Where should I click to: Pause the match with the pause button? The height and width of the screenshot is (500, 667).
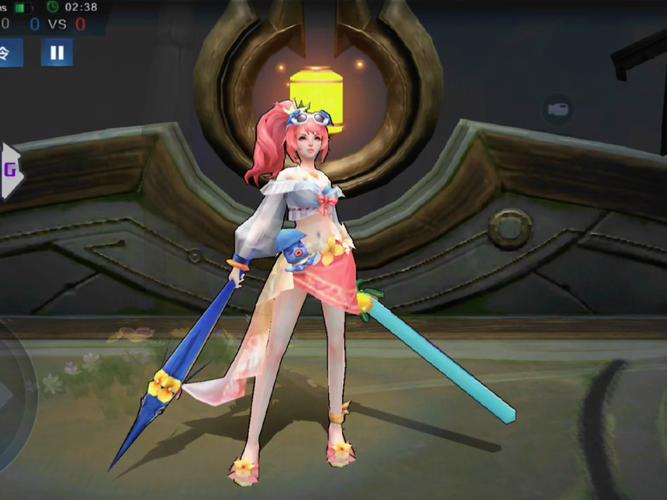pos(57,53)
